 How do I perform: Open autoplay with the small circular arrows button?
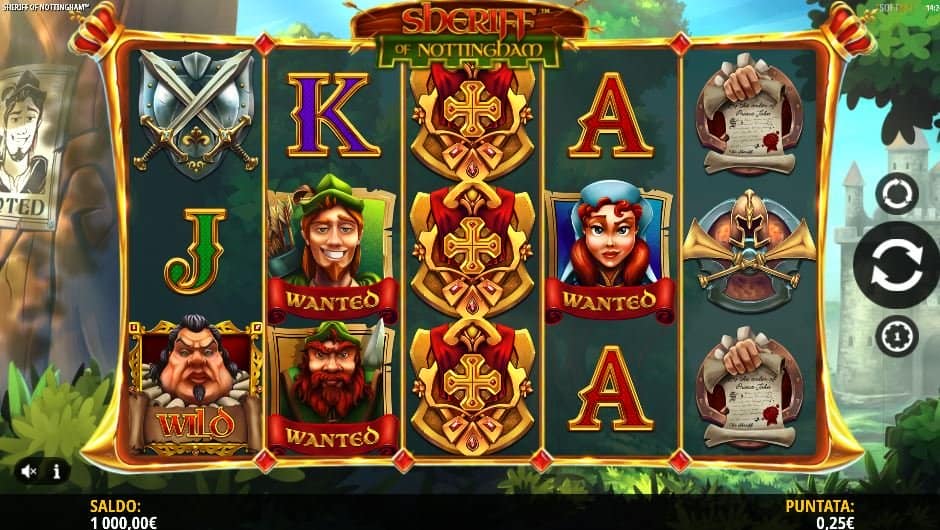[896, 194]
